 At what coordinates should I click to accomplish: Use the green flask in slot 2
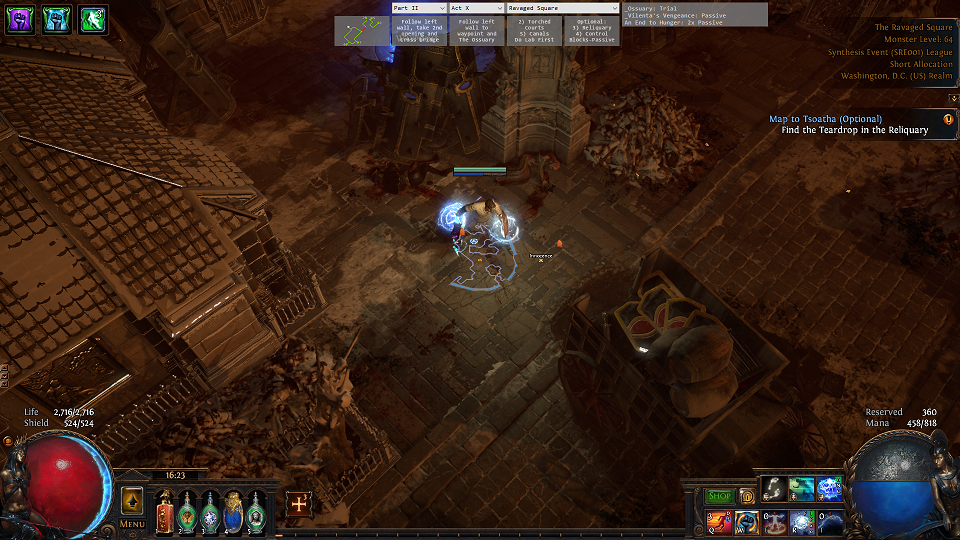187,511
